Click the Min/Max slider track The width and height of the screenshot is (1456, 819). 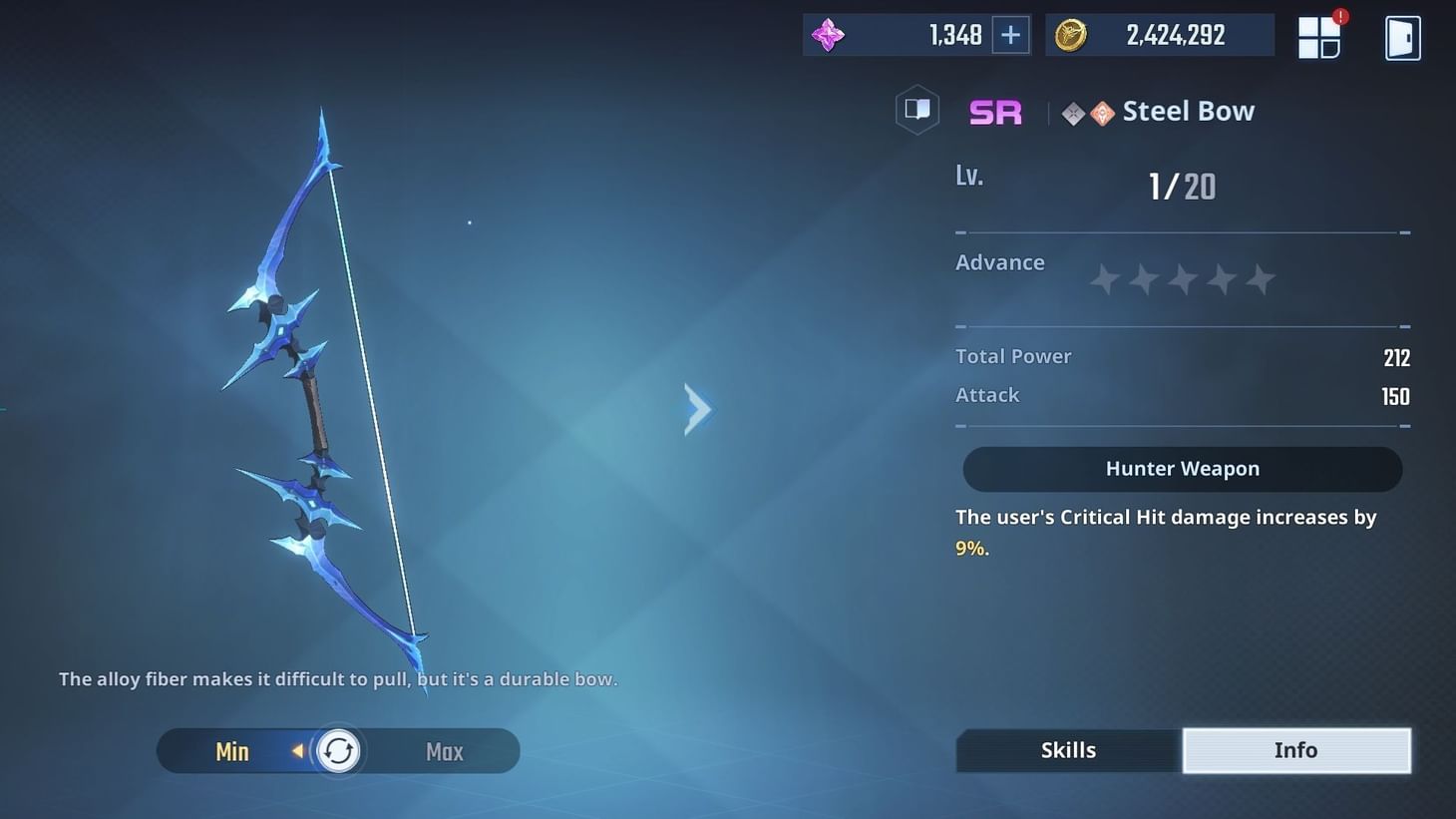tap(389, 750)
